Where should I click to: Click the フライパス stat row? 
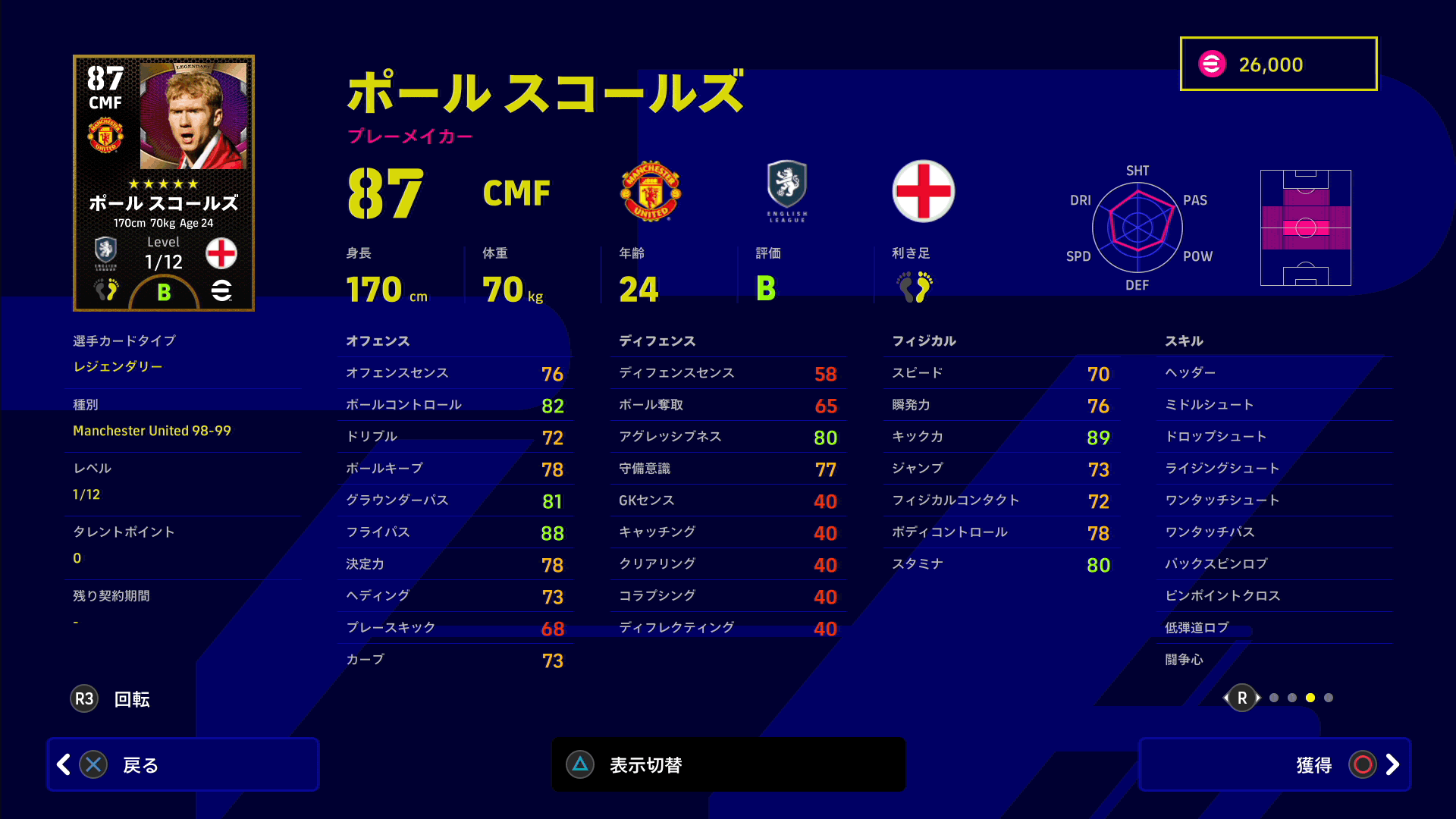tap(455, 532)
